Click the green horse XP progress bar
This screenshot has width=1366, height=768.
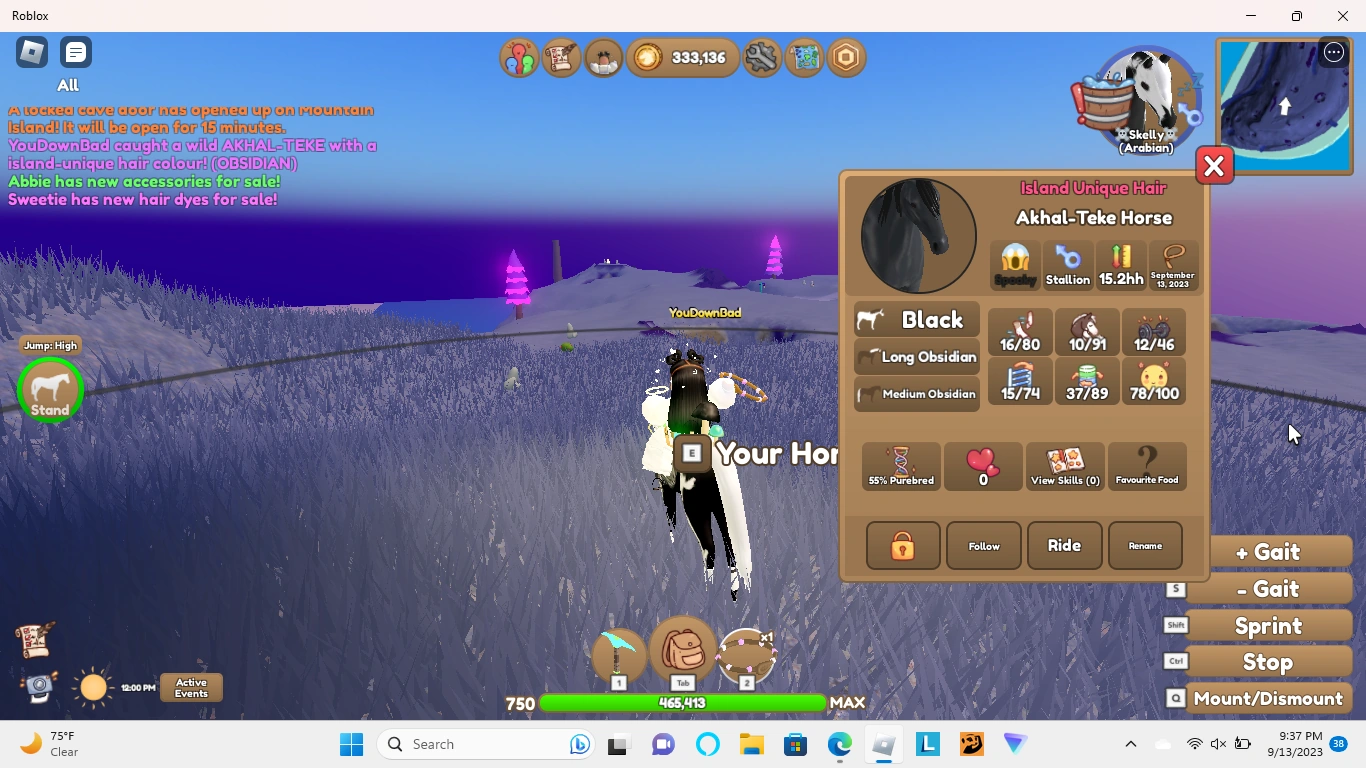[683, 703]
